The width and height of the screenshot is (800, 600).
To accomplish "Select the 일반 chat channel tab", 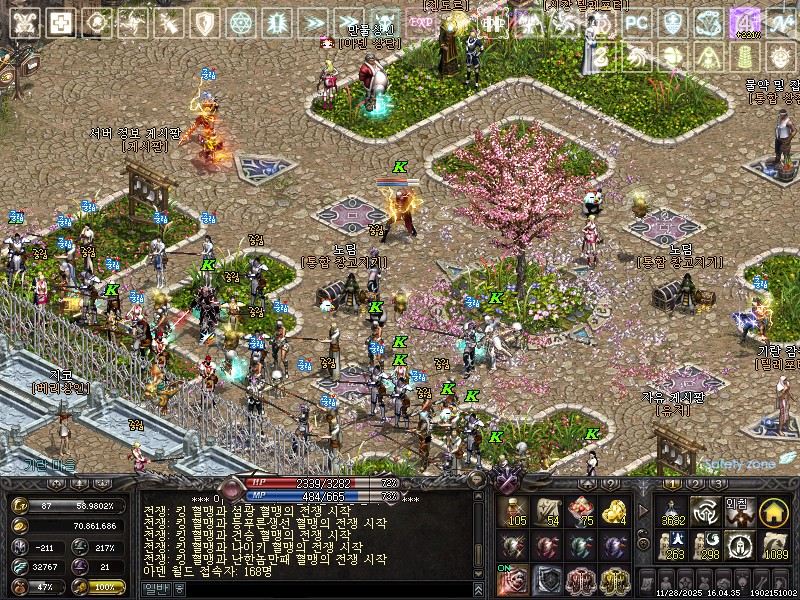I will coord(158,589).
